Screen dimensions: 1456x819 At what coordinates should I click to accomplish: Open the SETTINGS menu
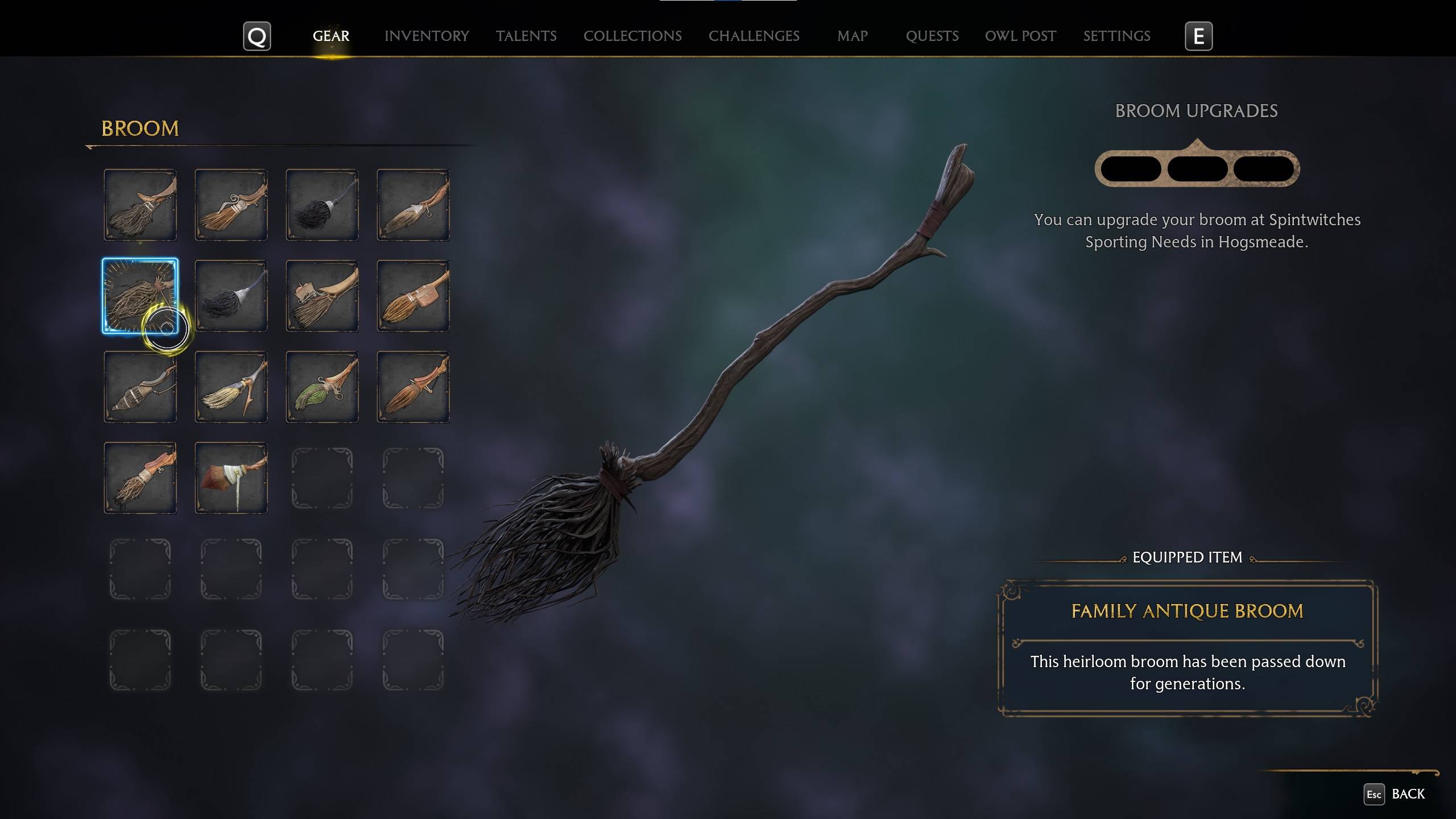[x=1116, y=36]
